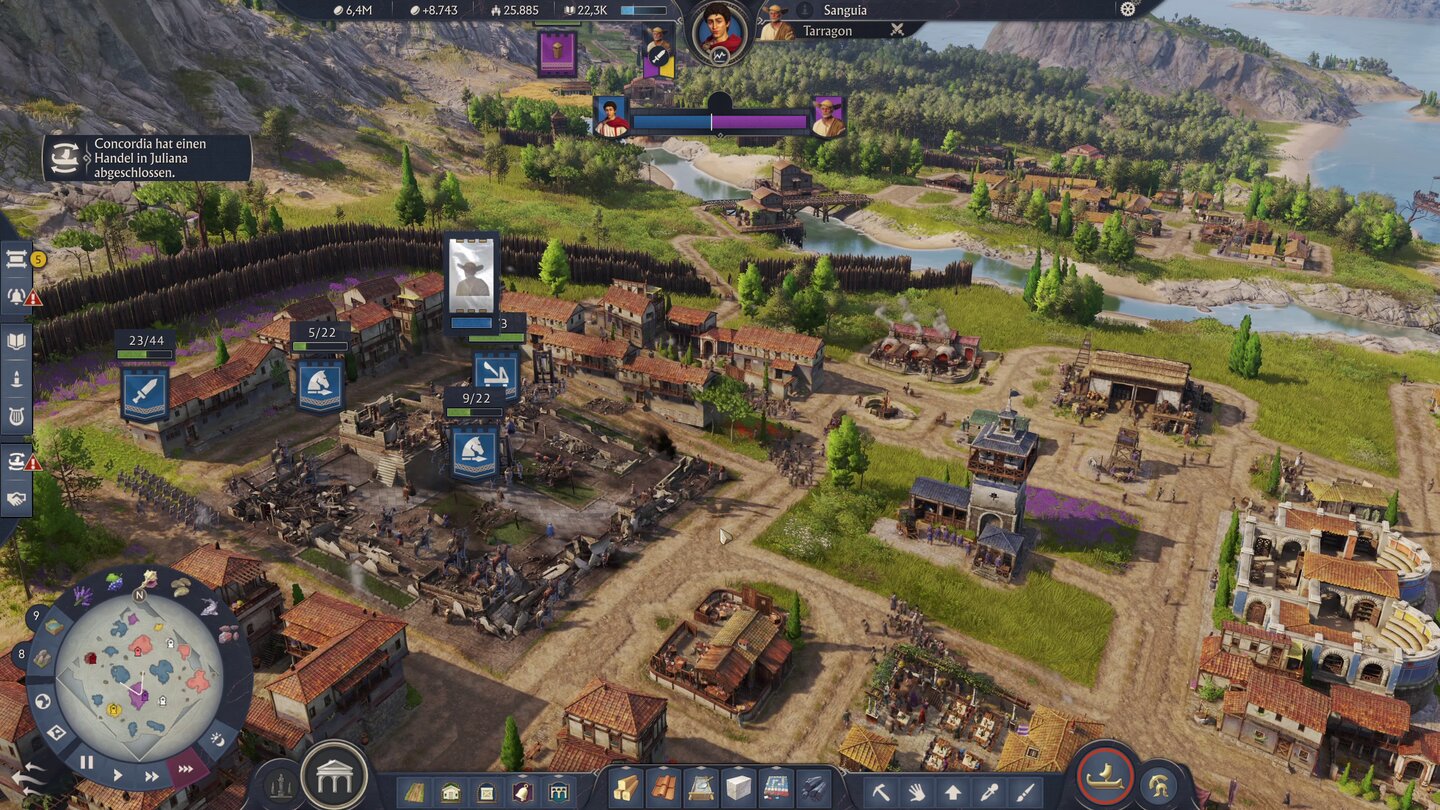Image resolution: width=1440 pixels, height=810 pixels.
Task: Toggle day and night with the moon icon
Action: [218, 739]
